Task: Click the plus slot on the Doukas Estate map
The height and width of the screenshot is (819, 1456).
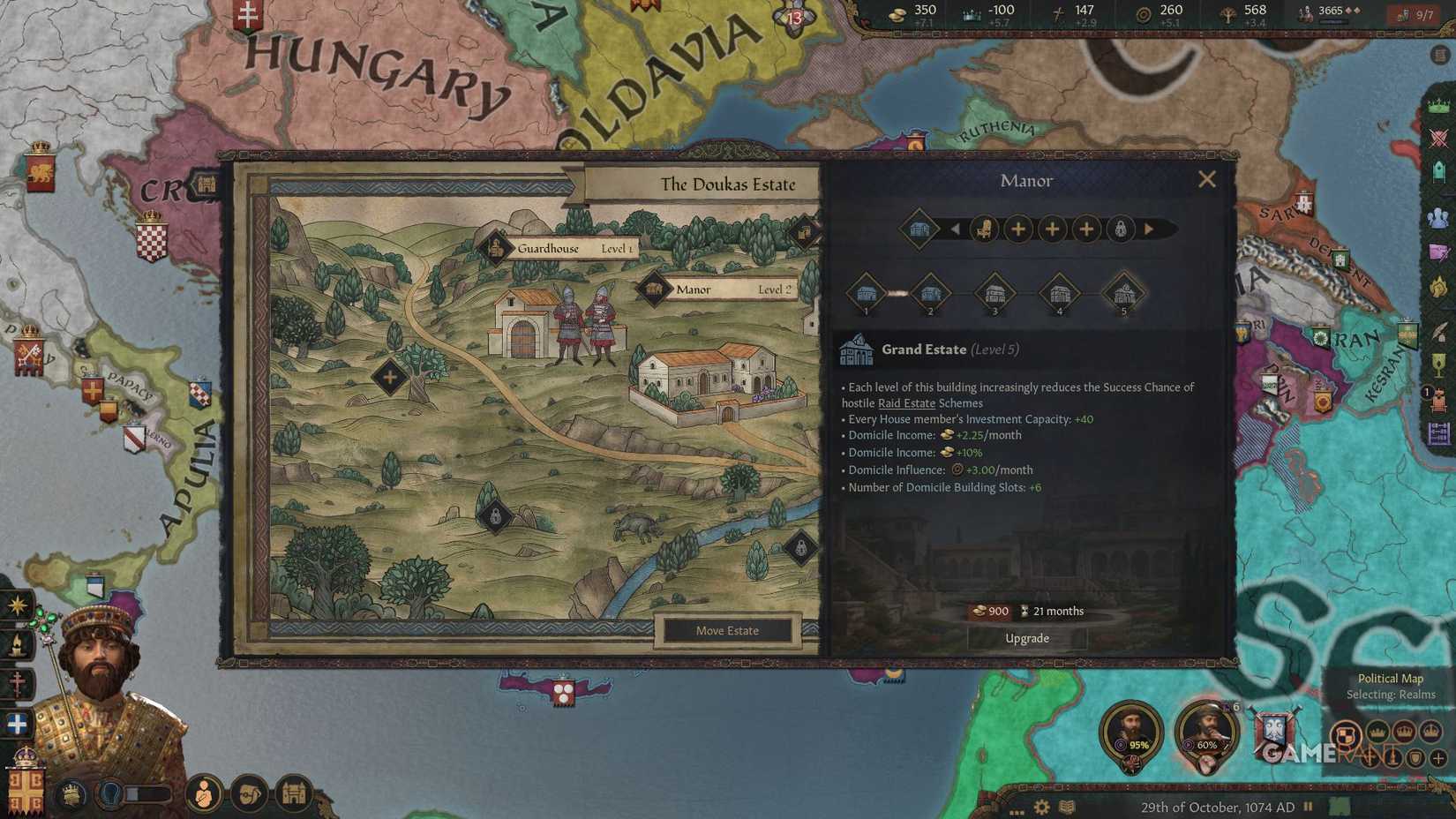Action: tap(389, 379)
